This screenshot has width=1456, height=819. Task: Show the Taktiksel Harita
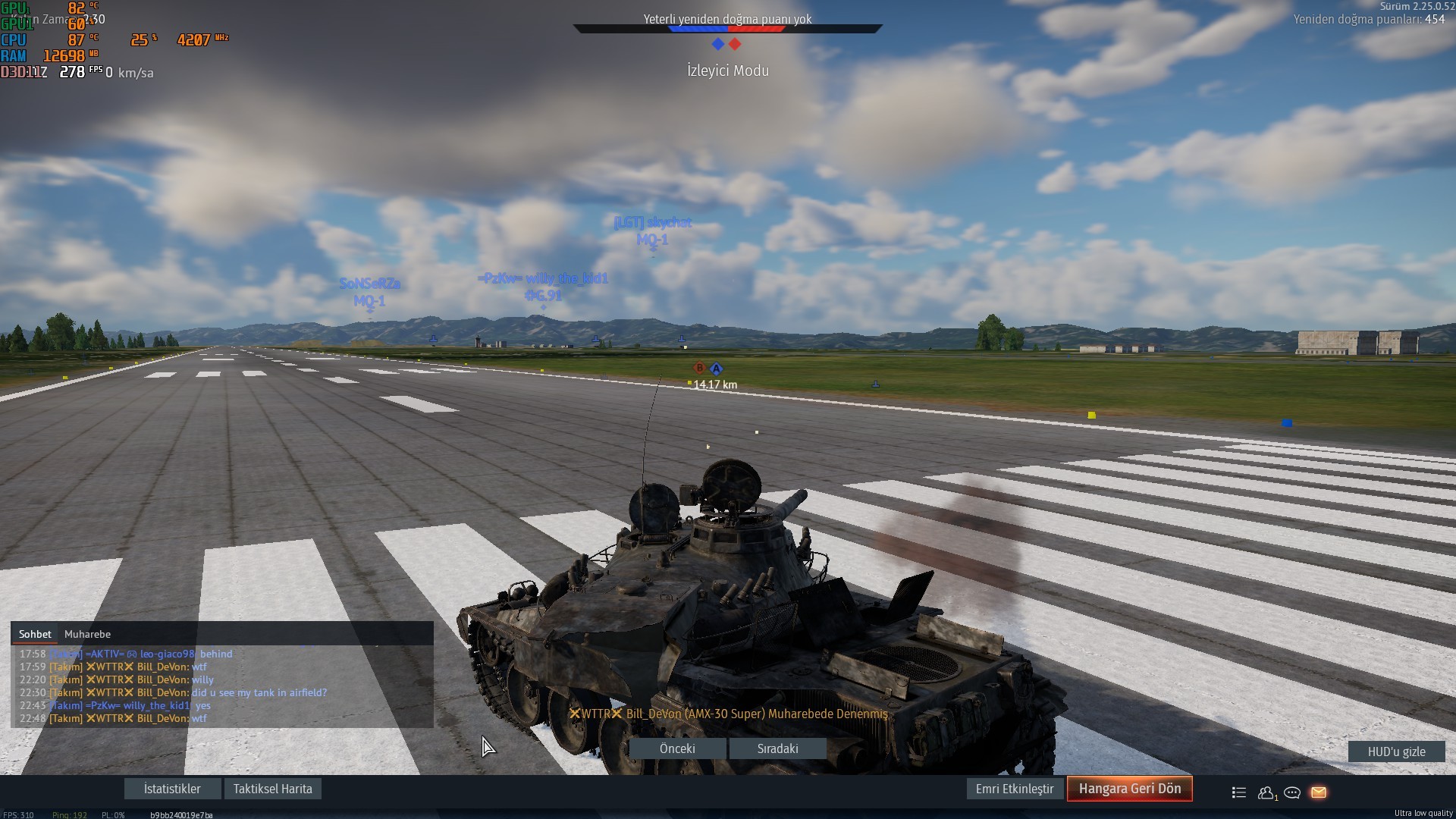(x=272, y=789)
